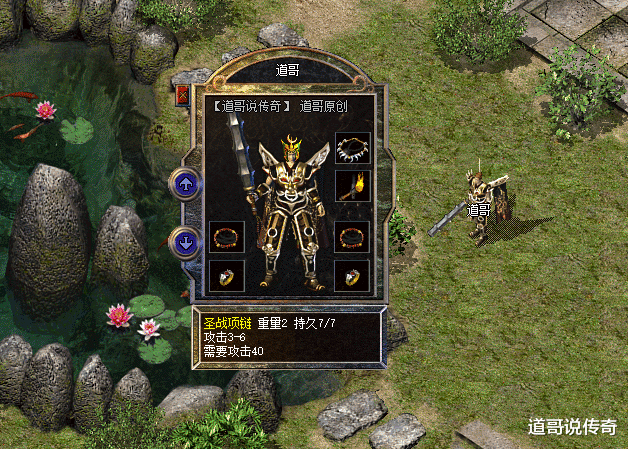Viewport: 628px width, 449px height.
Task: Click the blue up arrow button
Action: [184, 183]
